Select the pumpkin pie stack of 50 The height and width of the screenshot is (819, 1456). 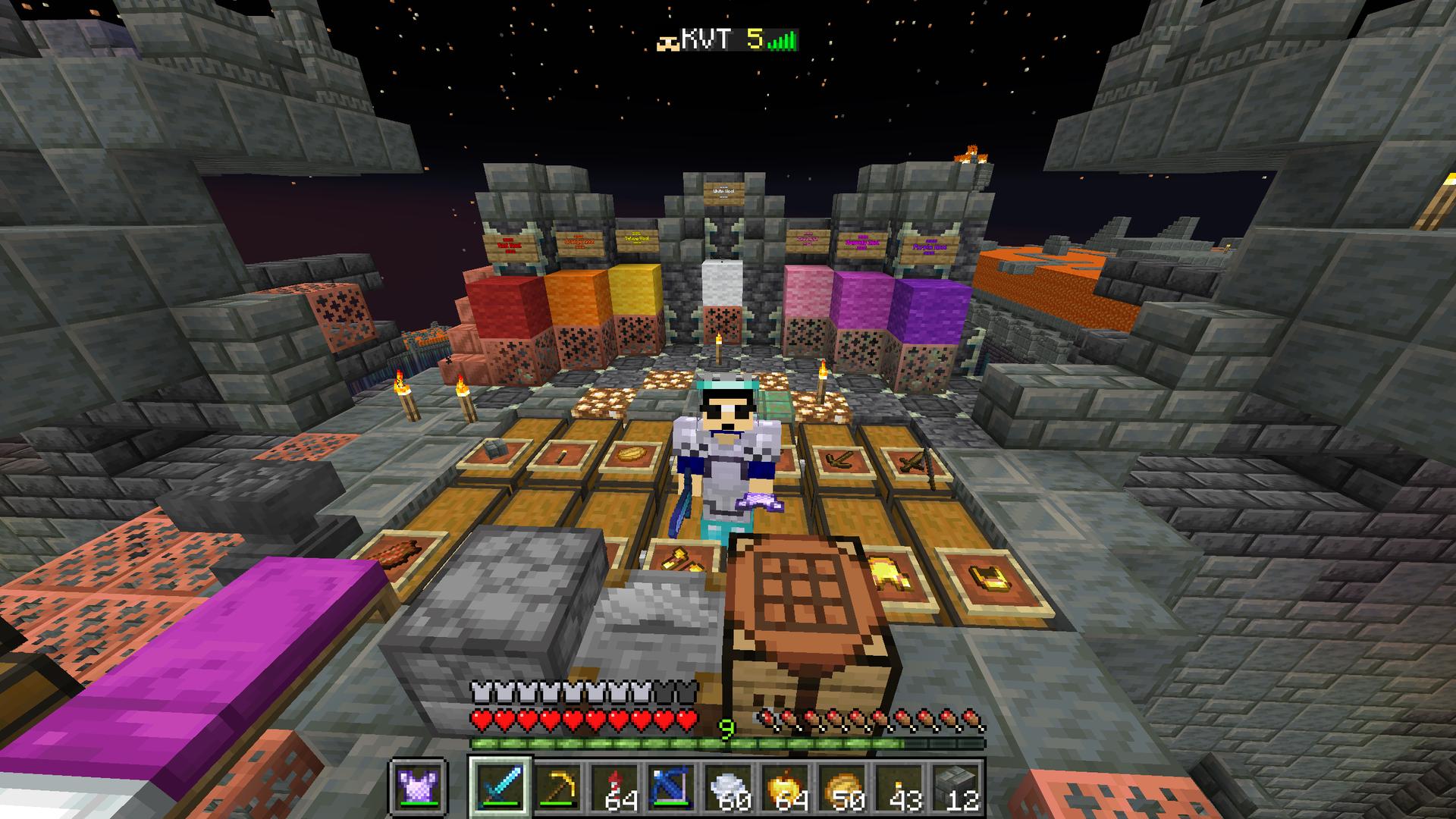pyautogui.click(x=842, y=786)
